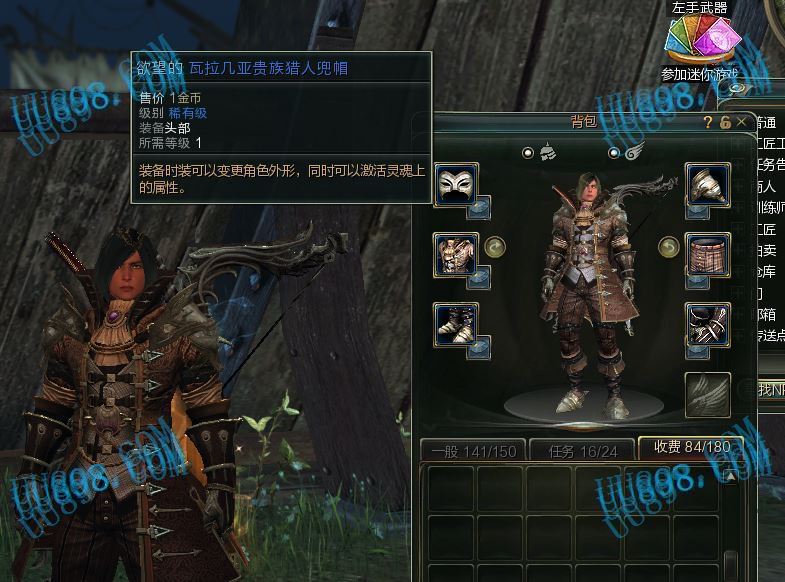
Task: Select the wings costume slot
Action: pos(706,394)
